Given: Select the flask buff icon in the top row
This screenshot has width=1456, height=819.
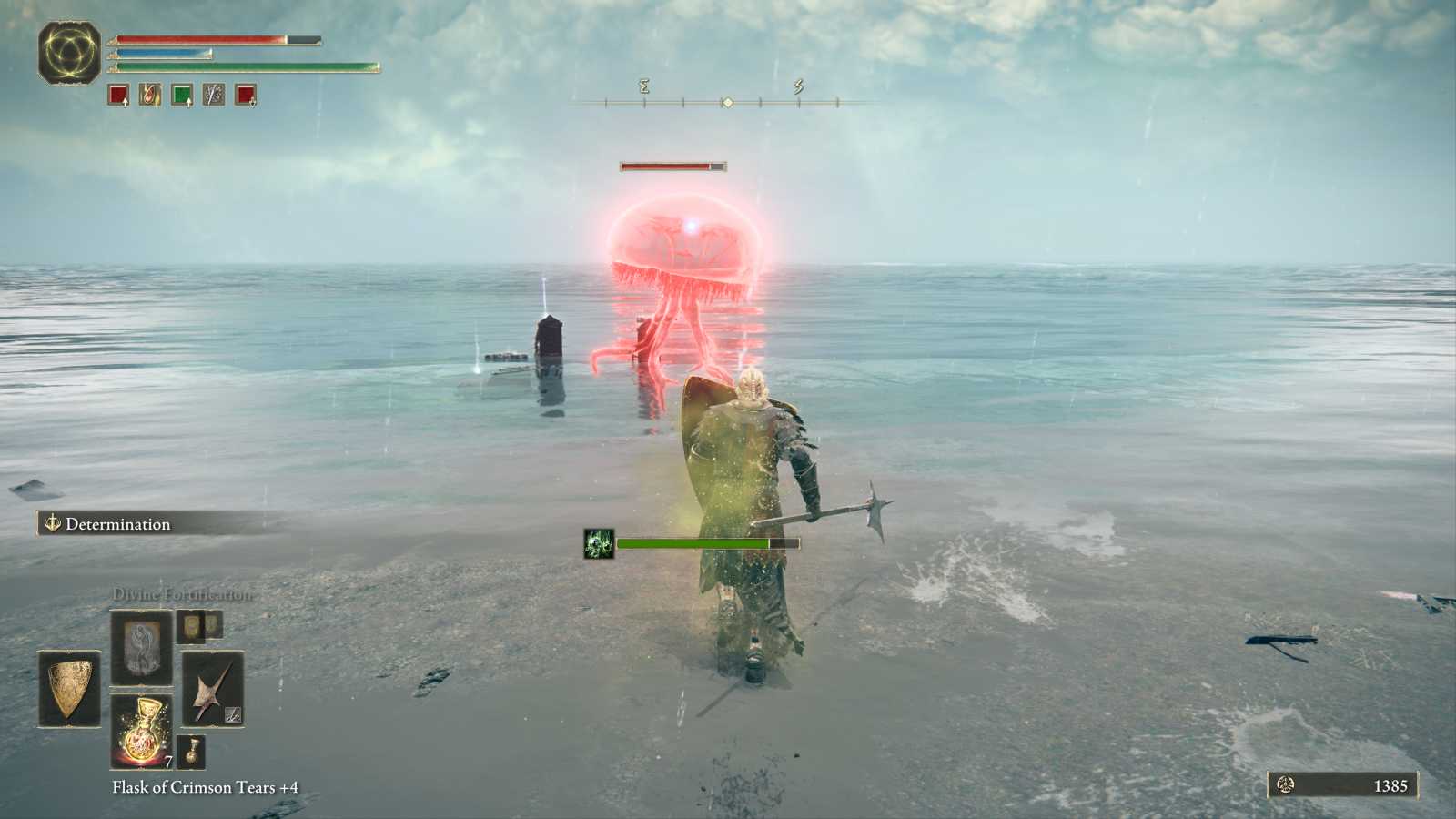Looking at the screenshot, I should pyautogui.click(x=149, y=96).
